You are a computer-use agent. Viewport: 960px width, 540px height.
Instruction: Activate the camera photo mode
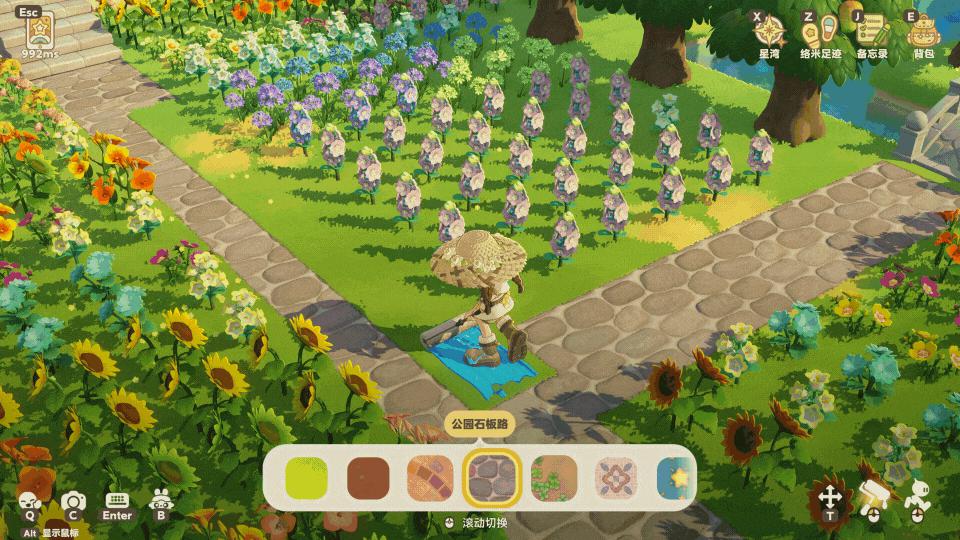(x=72, y=503)
